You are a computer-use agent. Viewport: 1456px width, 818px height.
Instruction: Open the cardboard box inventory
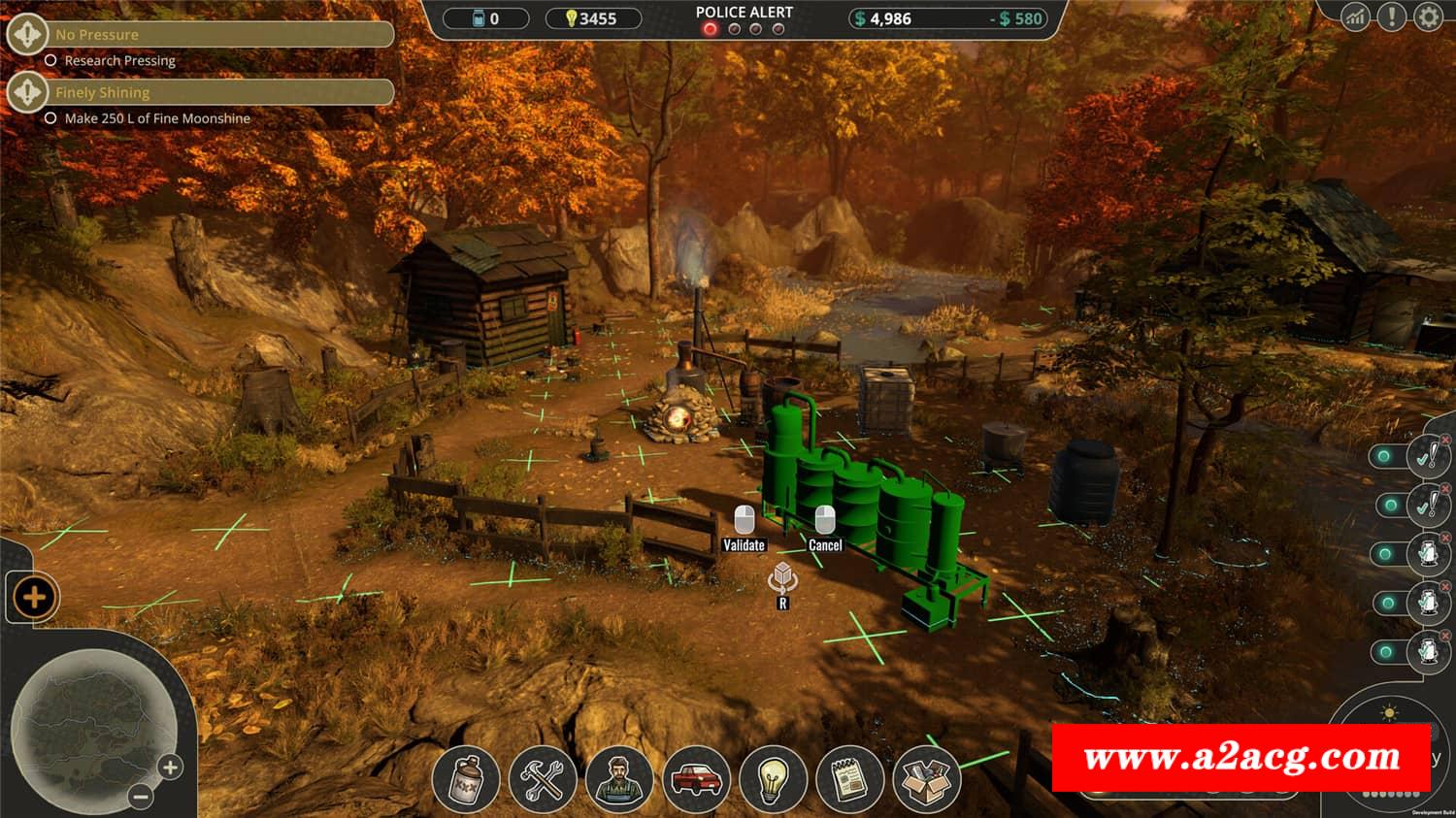926,779
